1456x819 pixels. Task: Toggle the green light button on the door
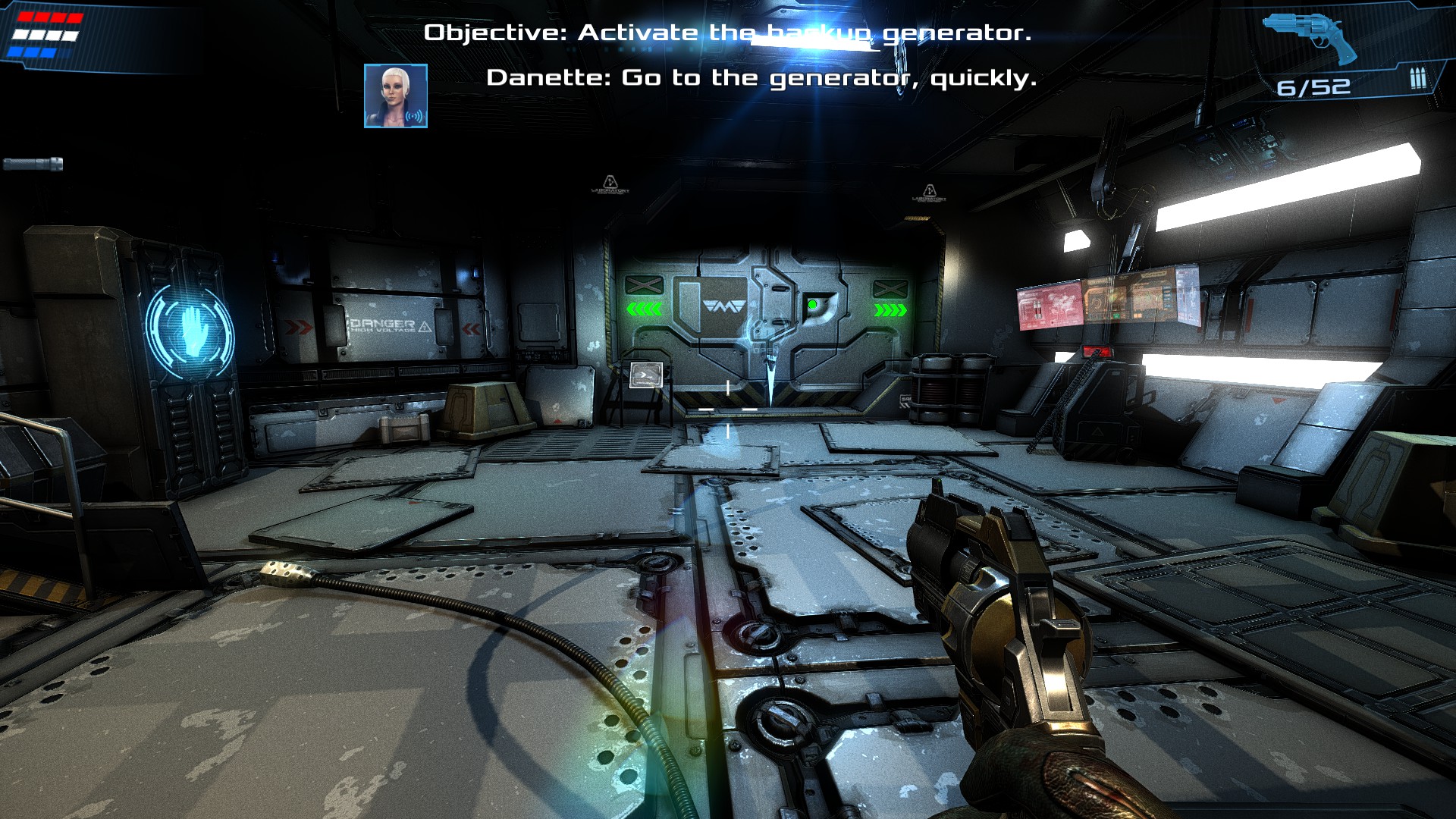pos(813,304)
